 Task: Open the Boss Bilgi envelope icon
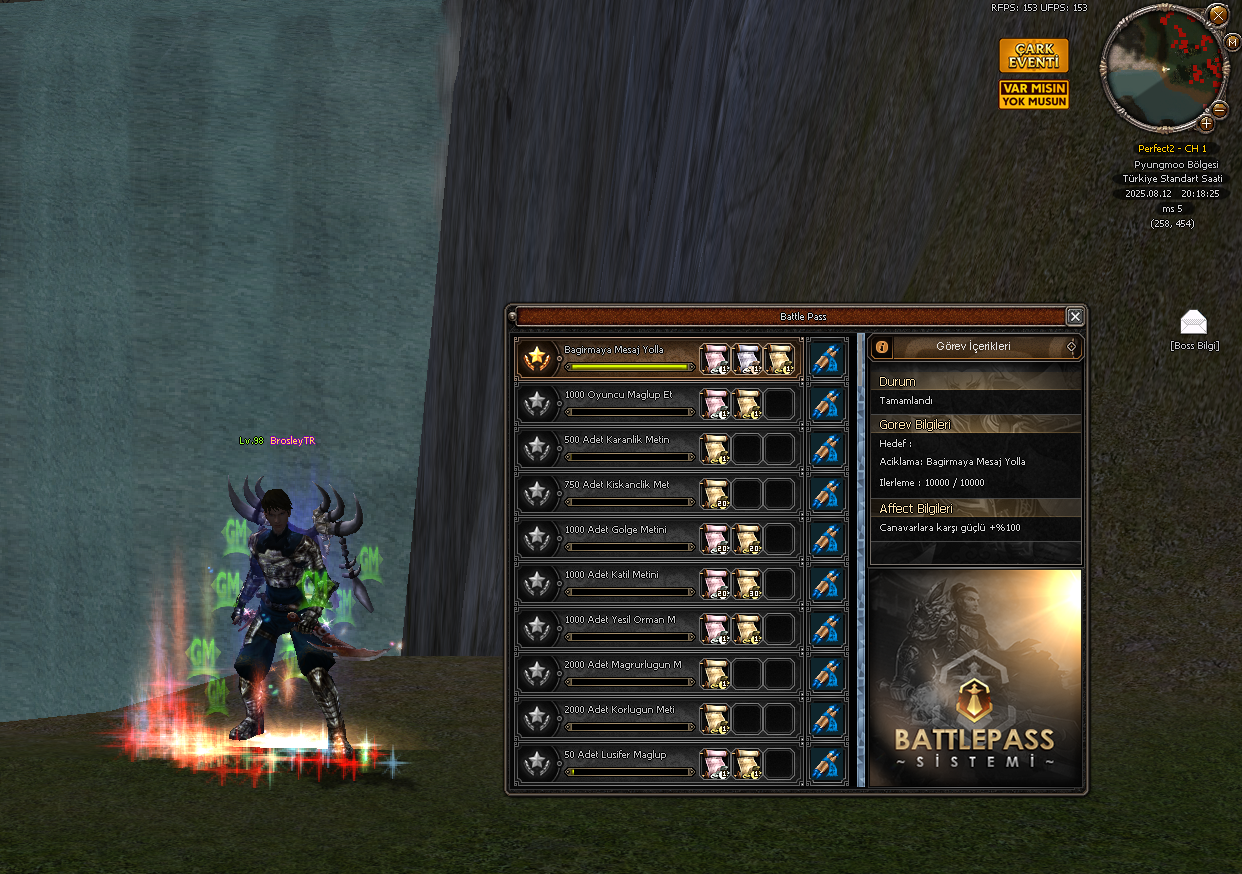point(1194,323)
